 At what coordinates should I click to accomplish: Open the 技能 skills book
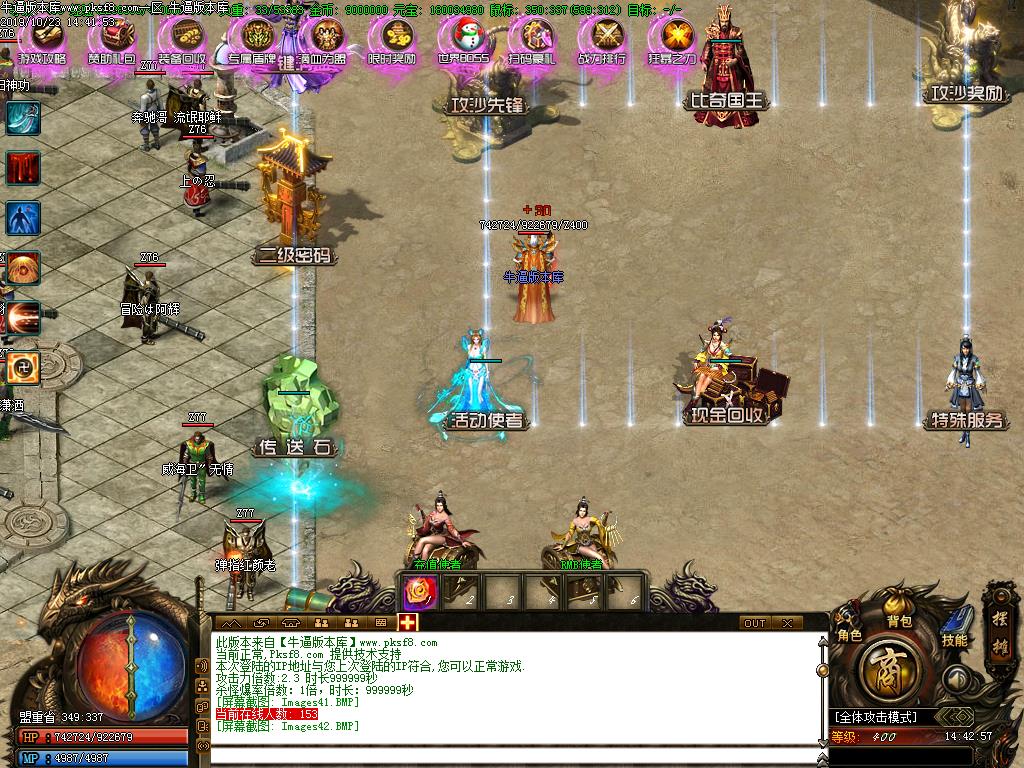coord(954,626)
